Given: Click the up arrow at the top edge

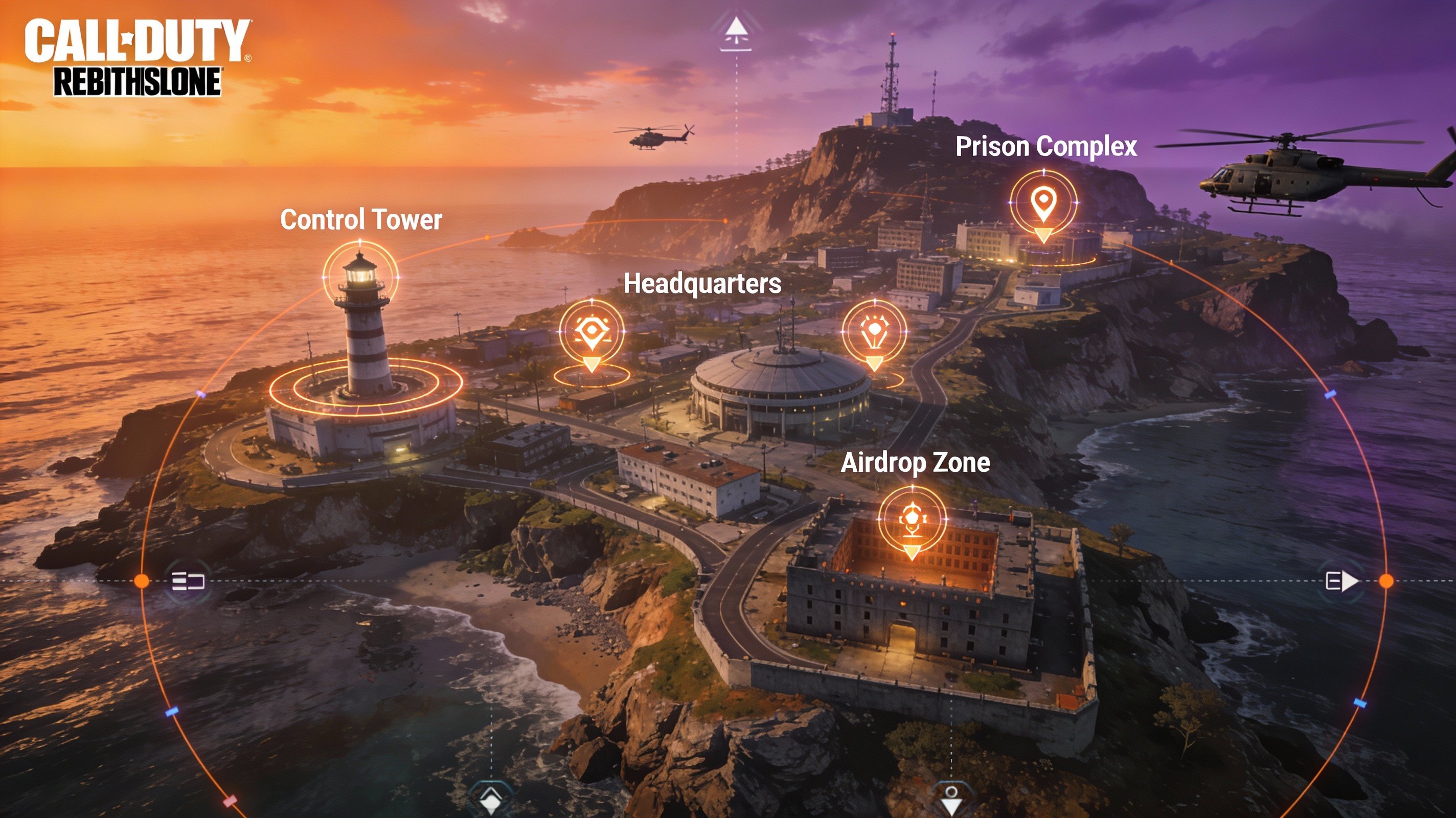Looking at the screenshot, I should tap(735, 32).
